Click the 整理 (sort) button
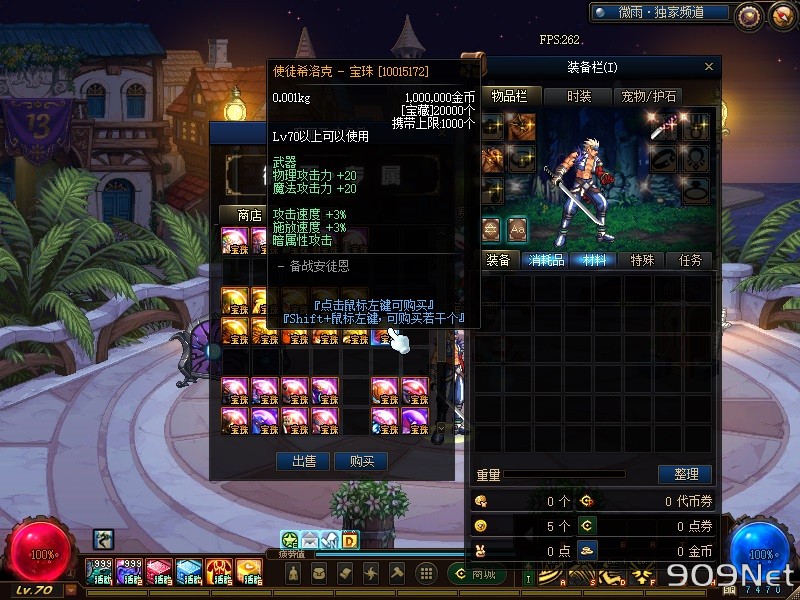Image resolution: width=800 pixels, height=600 pixels. 685,474
